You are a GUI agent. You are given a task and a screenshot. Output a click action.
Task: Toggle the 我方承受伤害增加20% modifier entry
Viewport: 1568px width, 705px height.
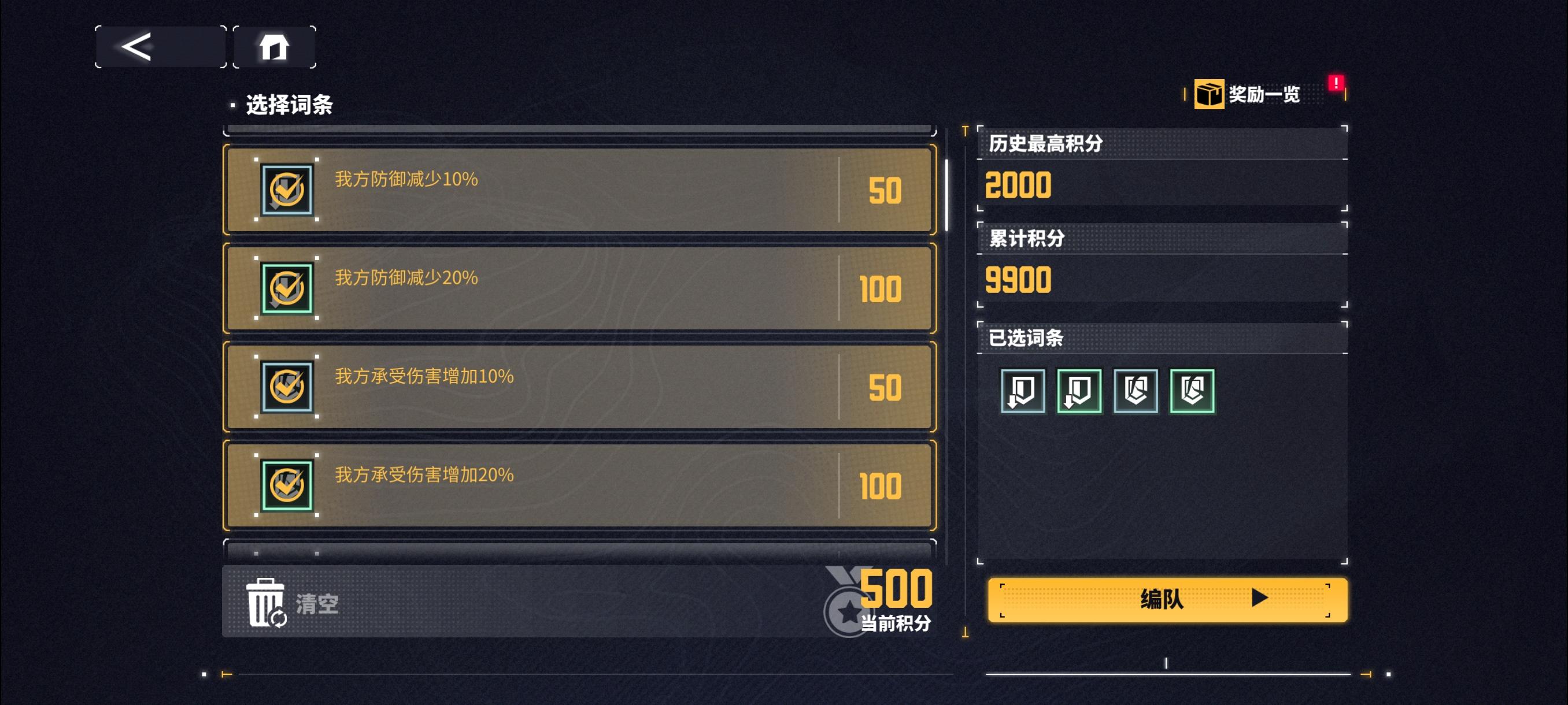coord(578,484)
